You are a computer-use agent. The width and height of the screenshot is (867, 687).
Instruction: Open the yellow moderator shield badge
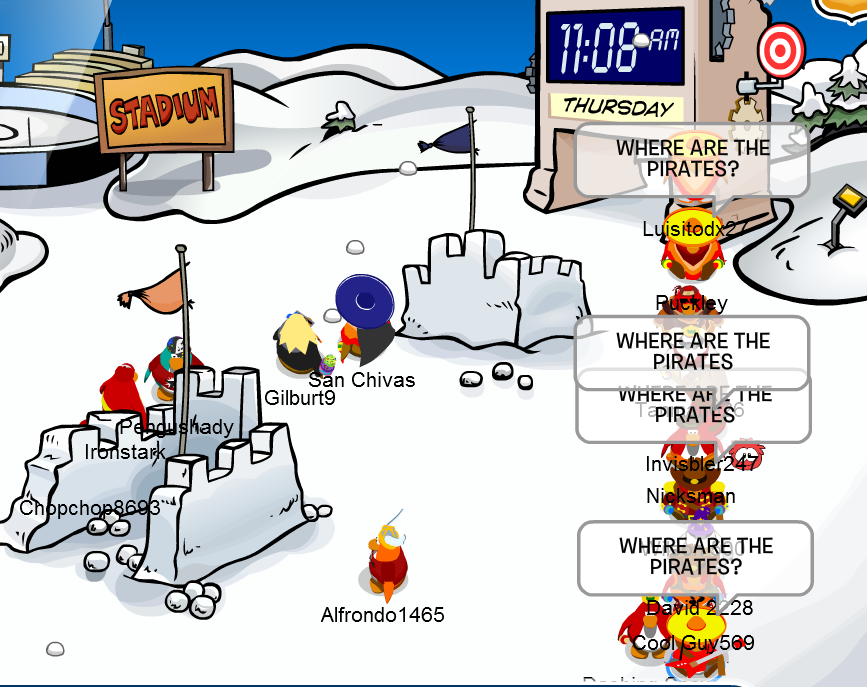pos(846,8)
